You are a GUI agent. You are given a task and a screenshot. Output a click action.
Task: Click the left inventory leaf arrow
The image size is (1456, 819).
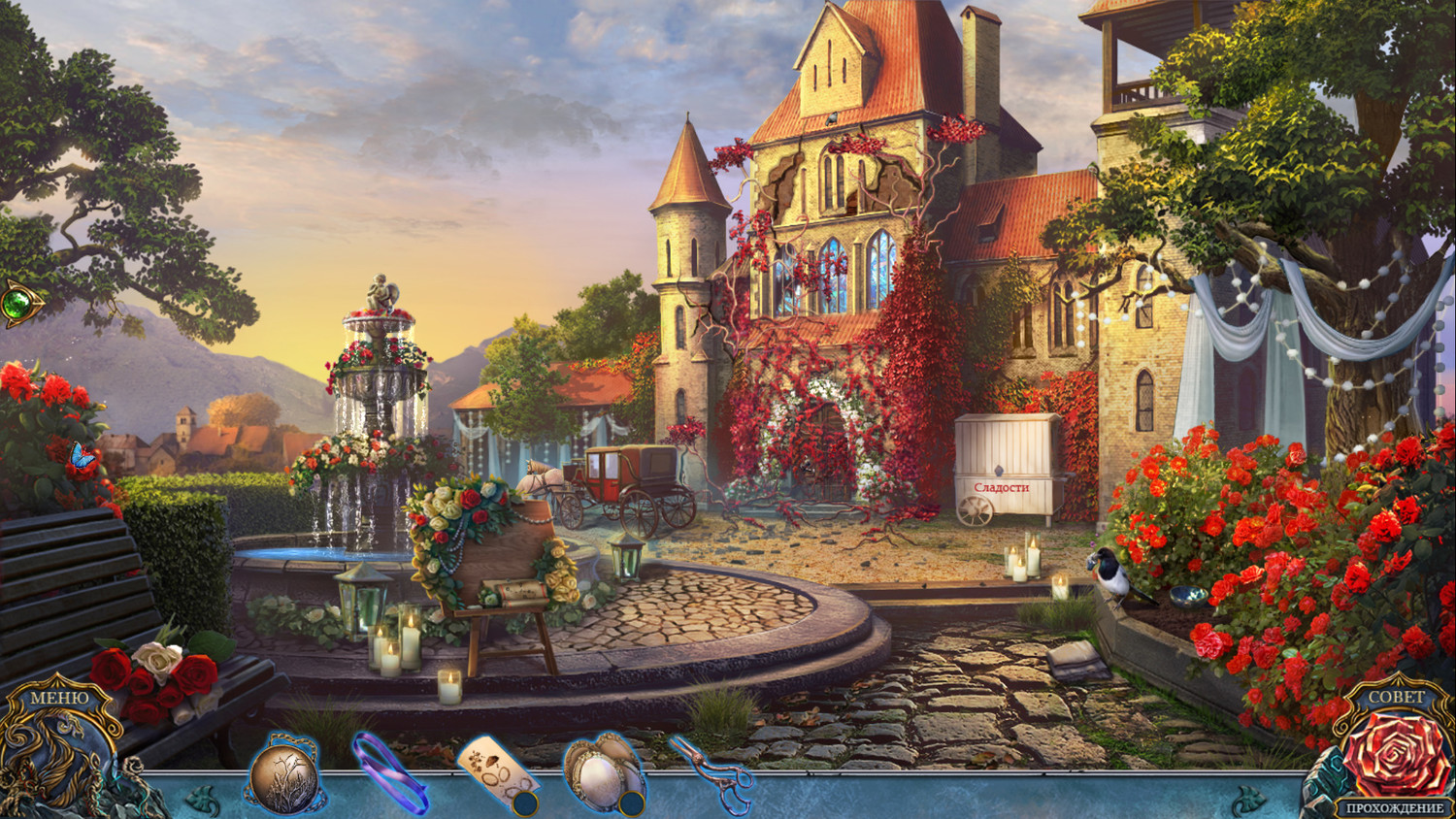[x=203, y=801]
